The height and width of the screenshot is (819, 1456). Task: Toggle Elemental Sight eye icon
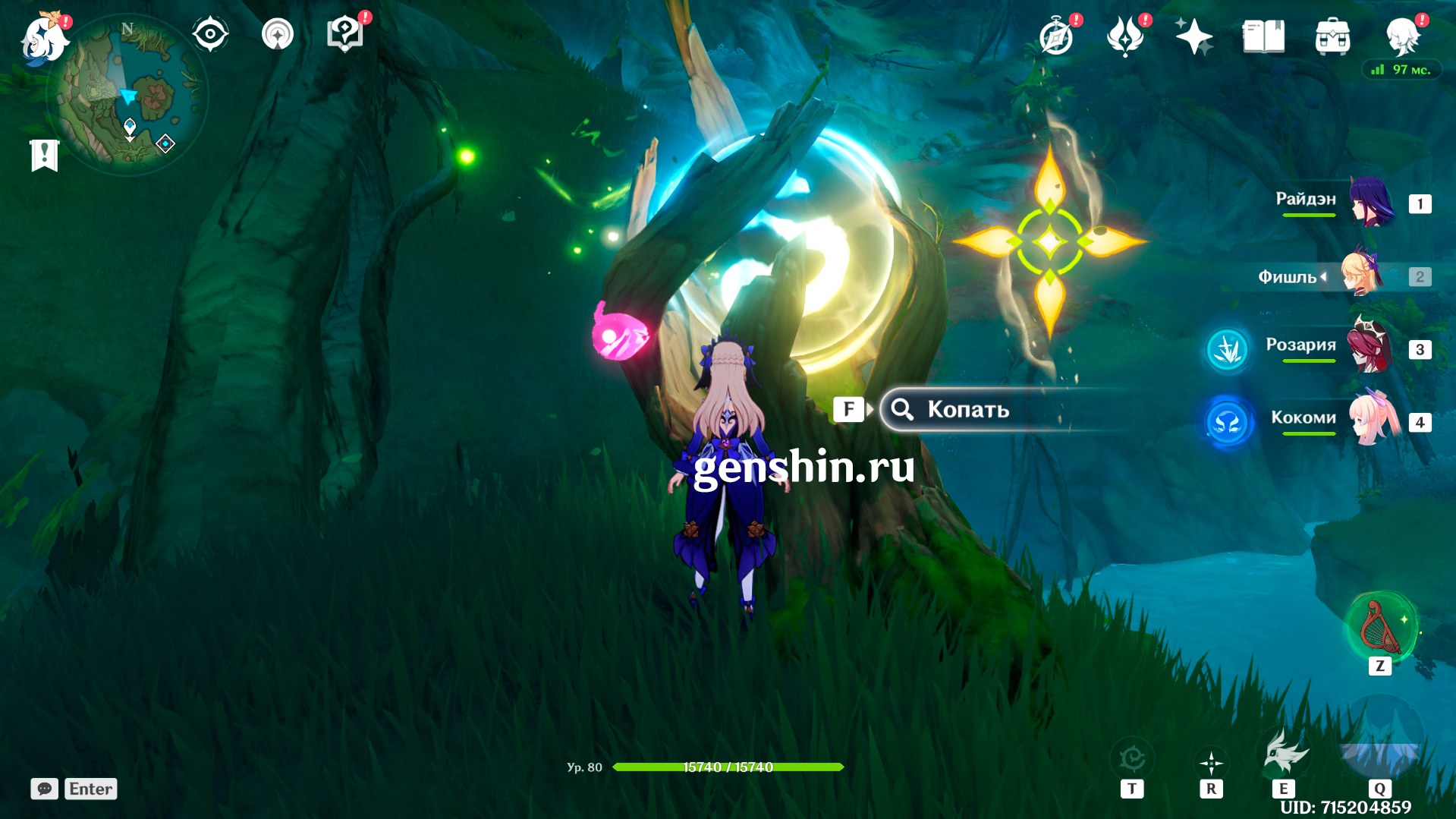click(x=210, y=35)
